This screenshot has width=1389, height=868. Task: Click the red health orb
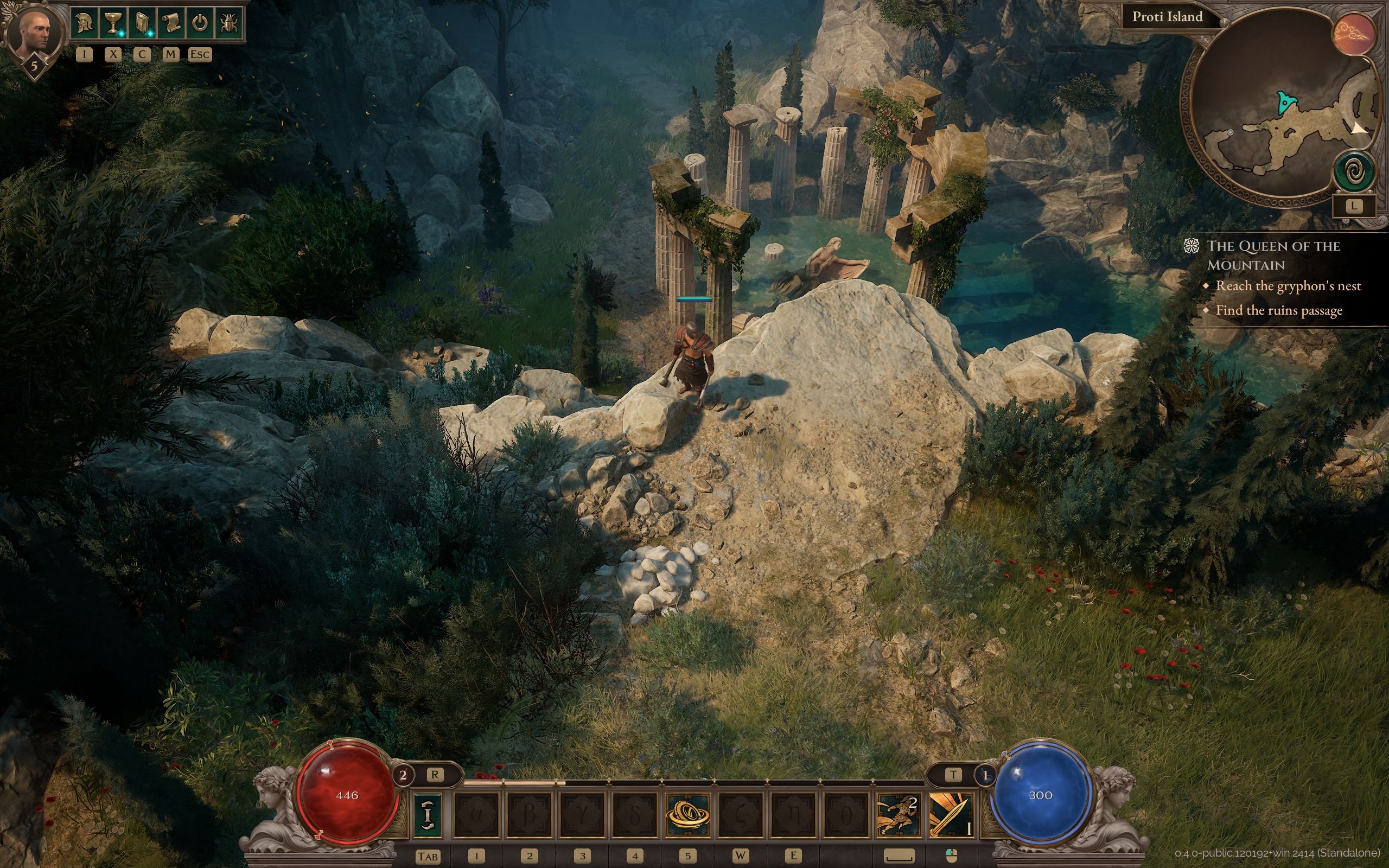pyautogui.click(x=347, y=795)
